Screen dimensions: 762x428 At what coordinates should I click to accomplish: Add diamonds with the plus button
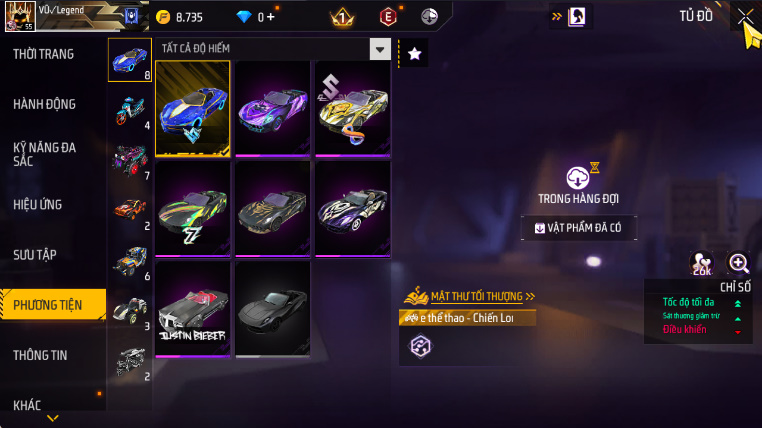coord(270,17)
